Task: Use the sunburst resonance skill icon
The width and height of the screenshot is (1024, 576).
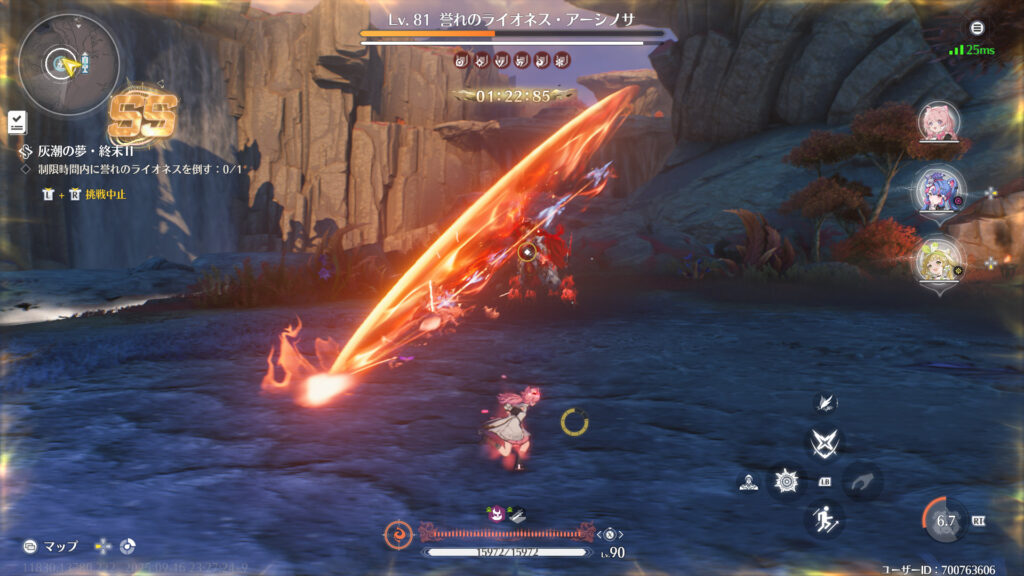Action: (x=787, y=482)
